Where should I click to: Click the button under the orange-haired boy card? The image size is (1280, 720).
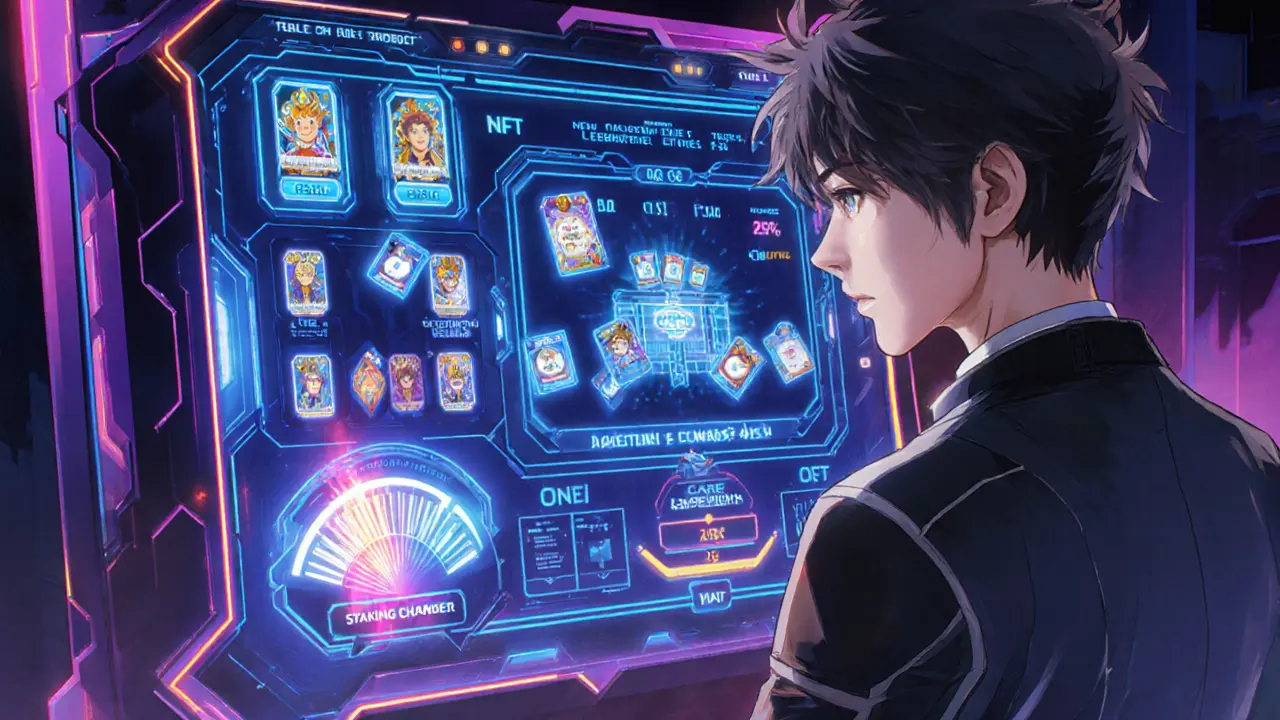[304, 186]
